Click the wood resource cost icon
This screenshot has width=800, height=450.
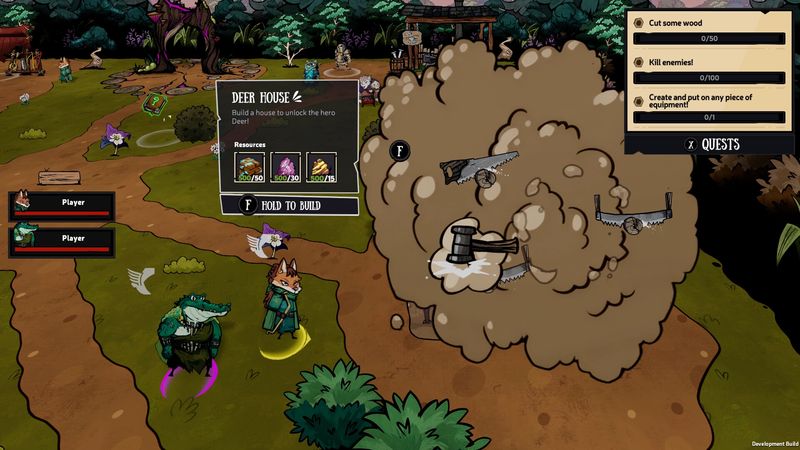(250, 167)
